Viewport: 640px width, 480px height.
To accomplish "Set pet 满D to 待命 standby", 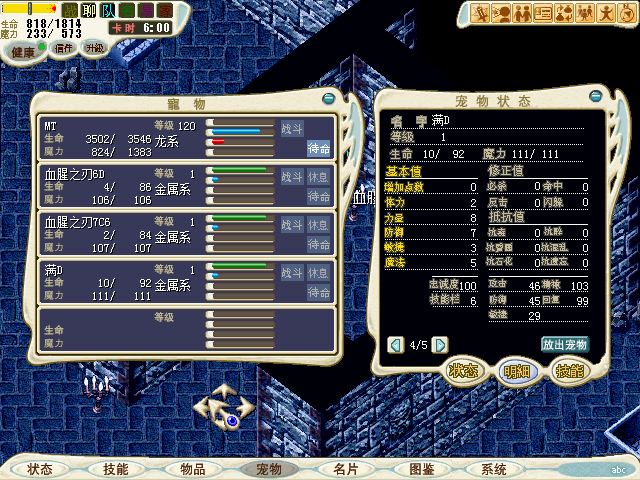I will coord(318,292).
